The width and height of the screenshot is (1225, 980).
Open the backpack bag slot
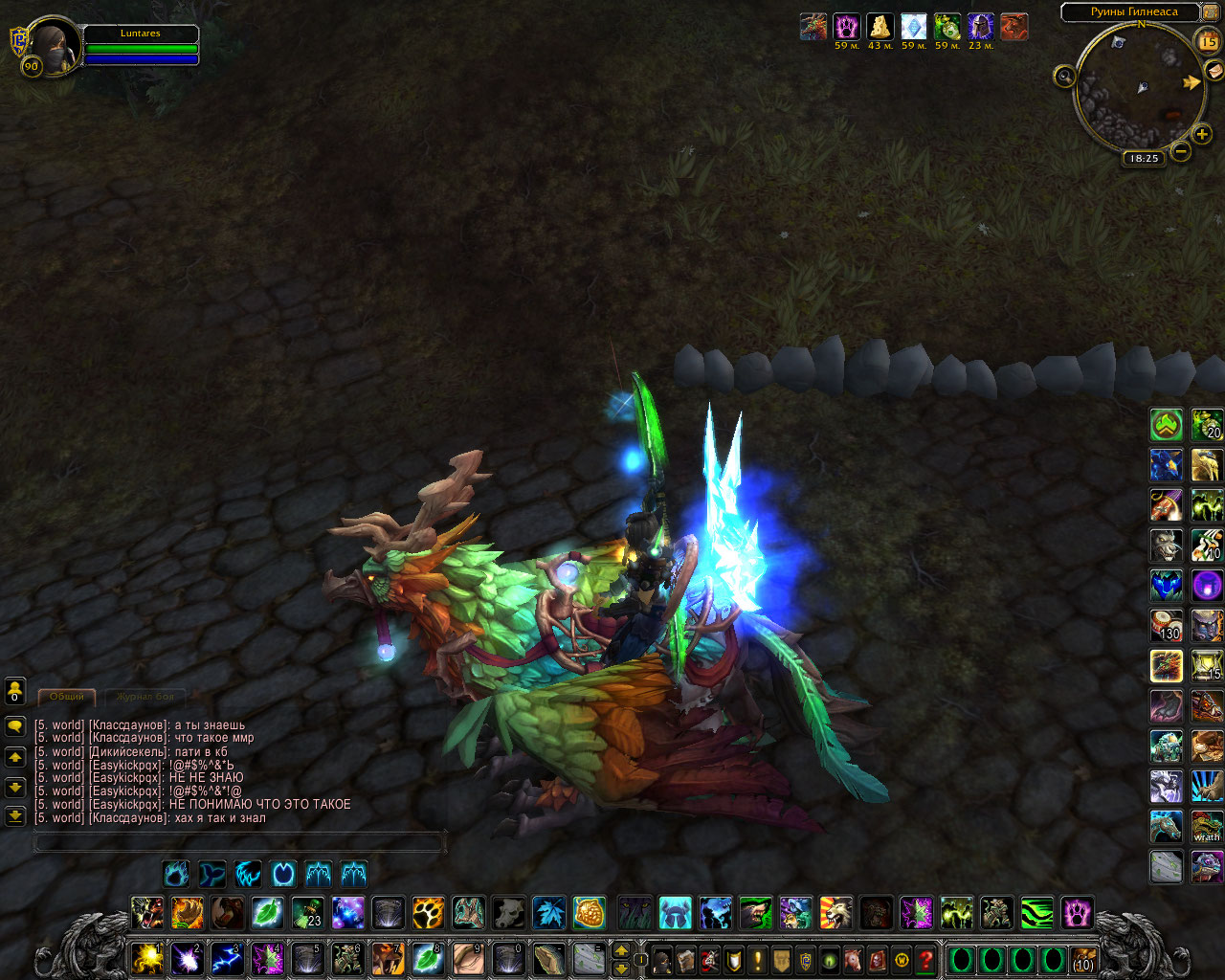tap(1083, 959)
